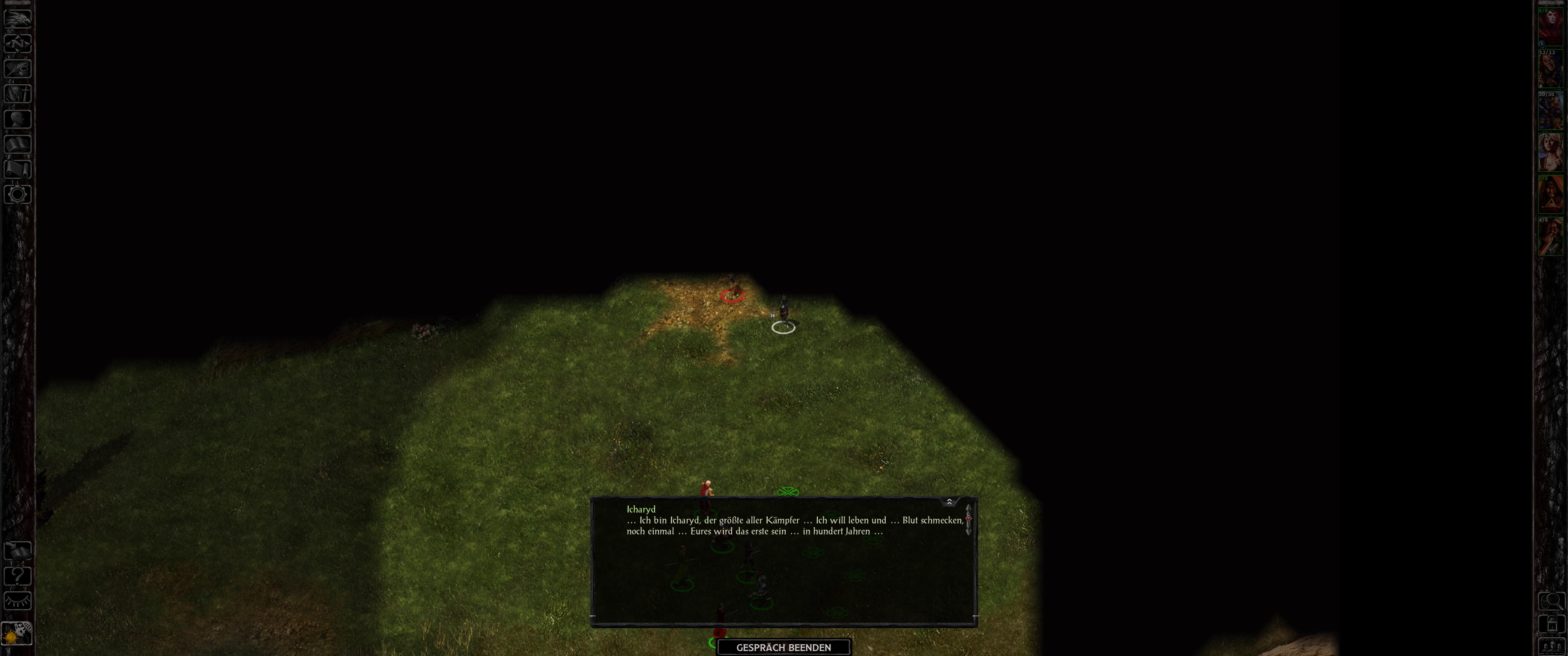Collapse the dialogue box with the chevron

pos(949,502)
